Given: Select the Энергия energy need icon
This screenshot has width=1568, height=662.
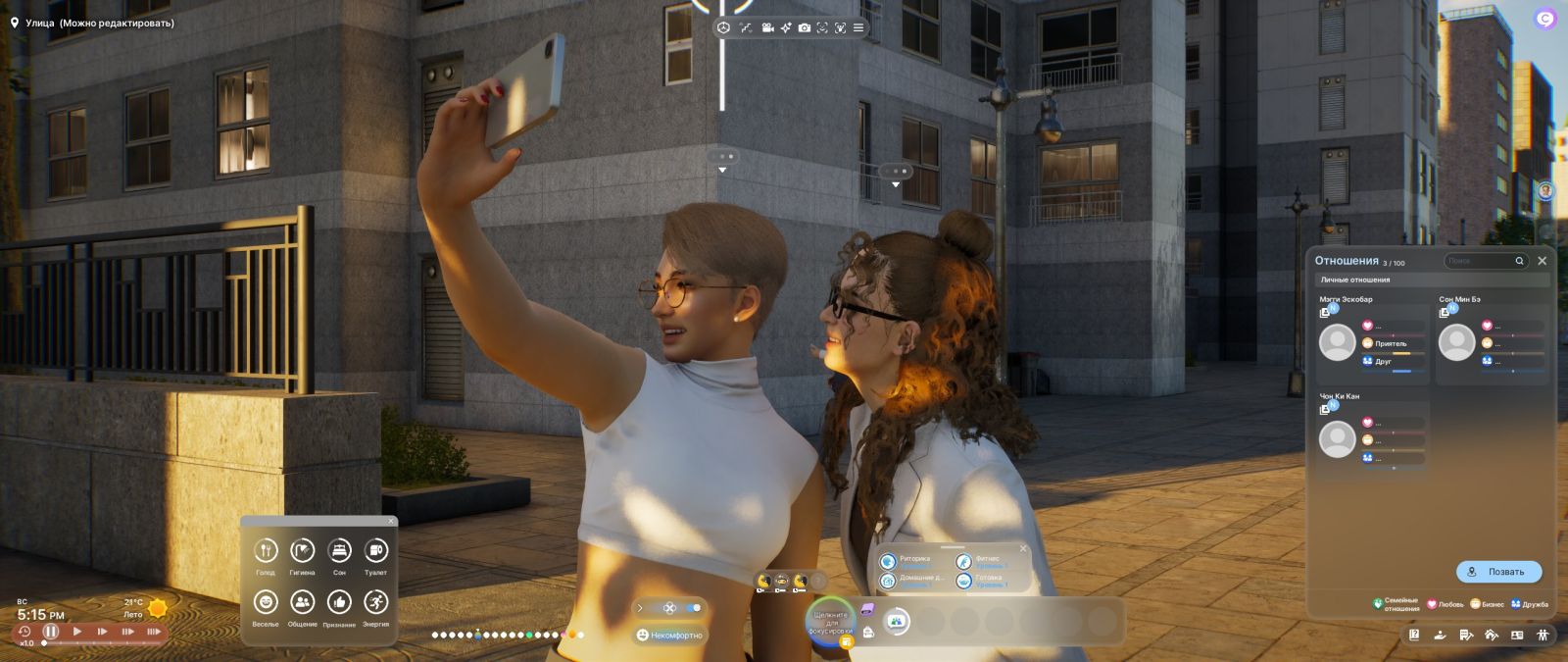Looking at the screenshot, I should pos(375,602).
